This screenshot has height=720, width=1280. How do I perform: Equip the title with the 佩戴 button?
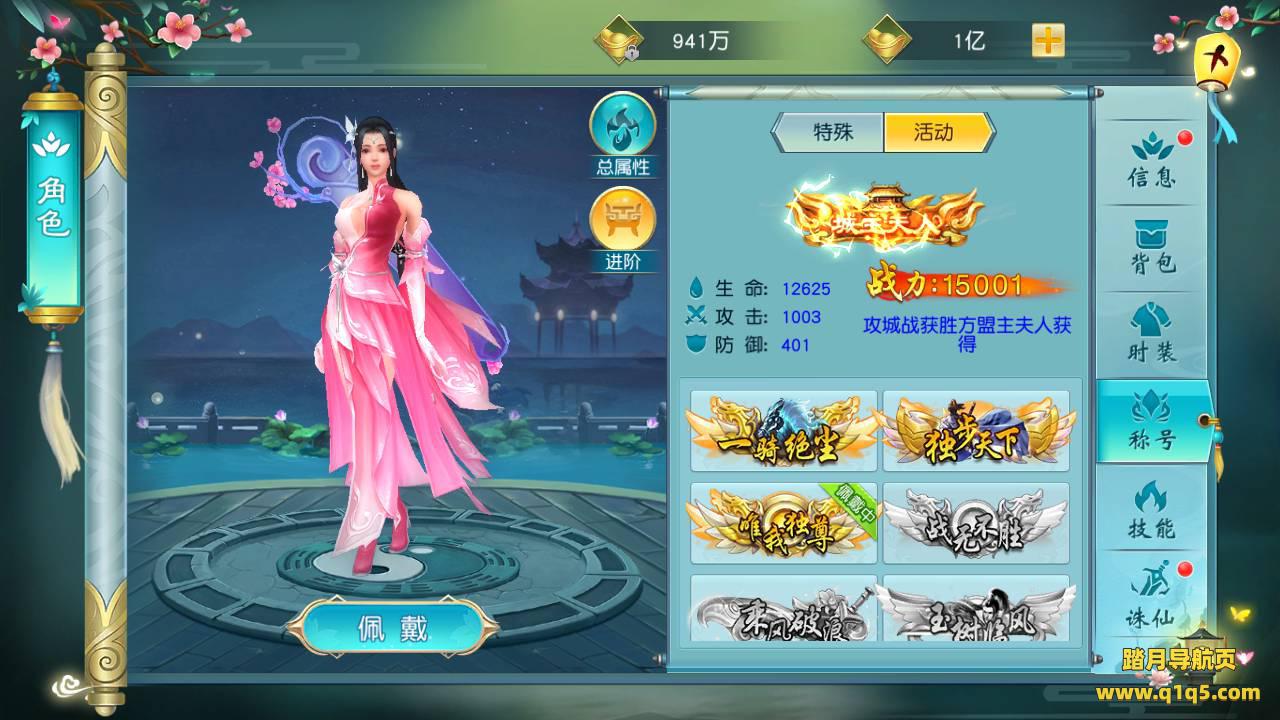[x=392, y=628]
